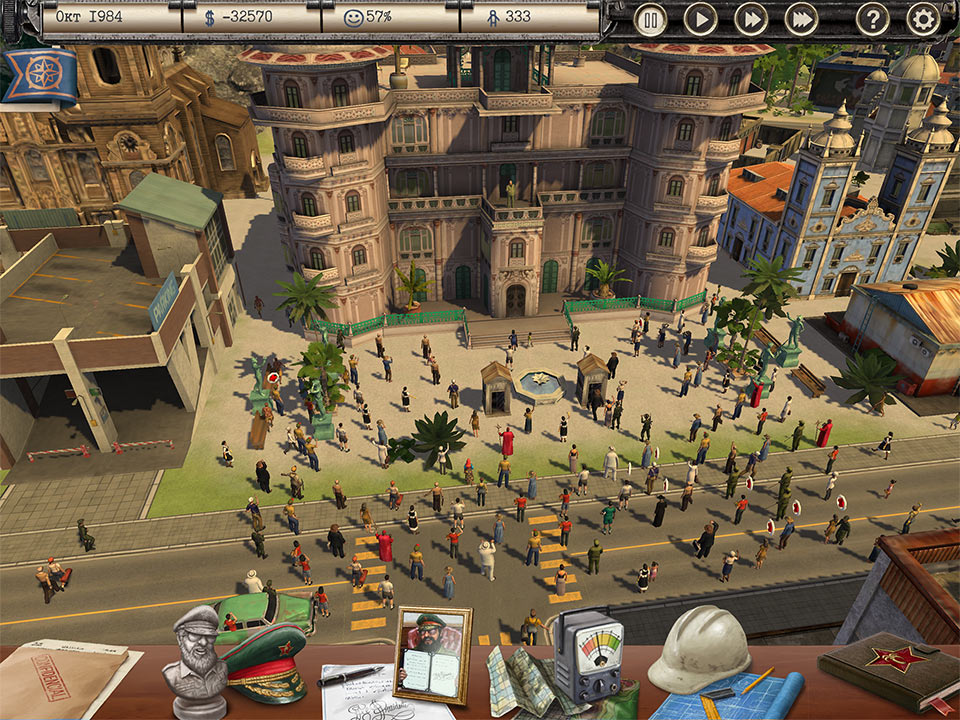Image resolution: width=960 pixels, height=720 pixels.
Task: Select the fastest triple-arrow speed
Action: tap(801, 19)
